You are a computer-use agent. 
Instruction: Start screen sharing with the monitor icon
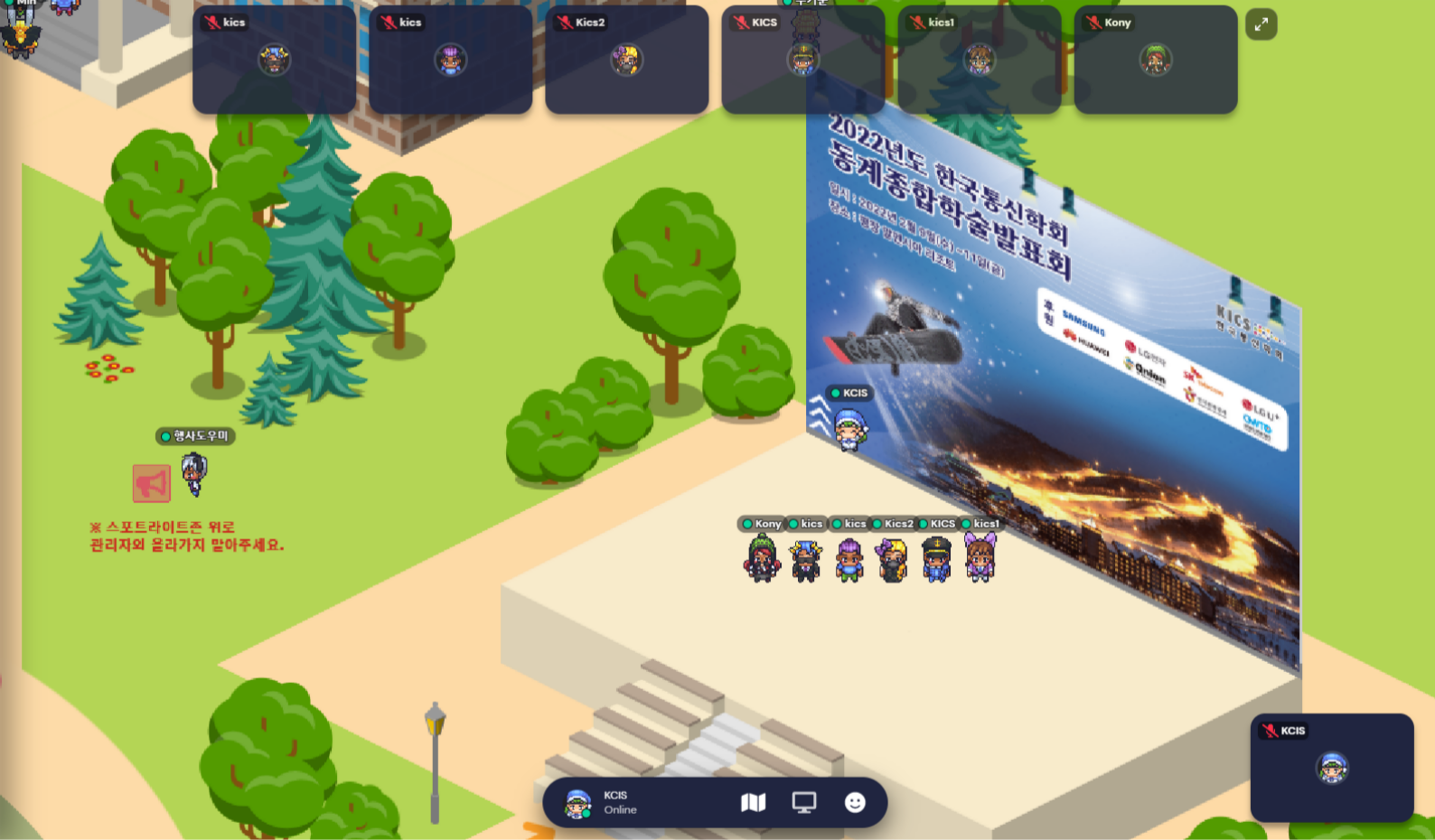pyautogui.click(x=803, y=802)
